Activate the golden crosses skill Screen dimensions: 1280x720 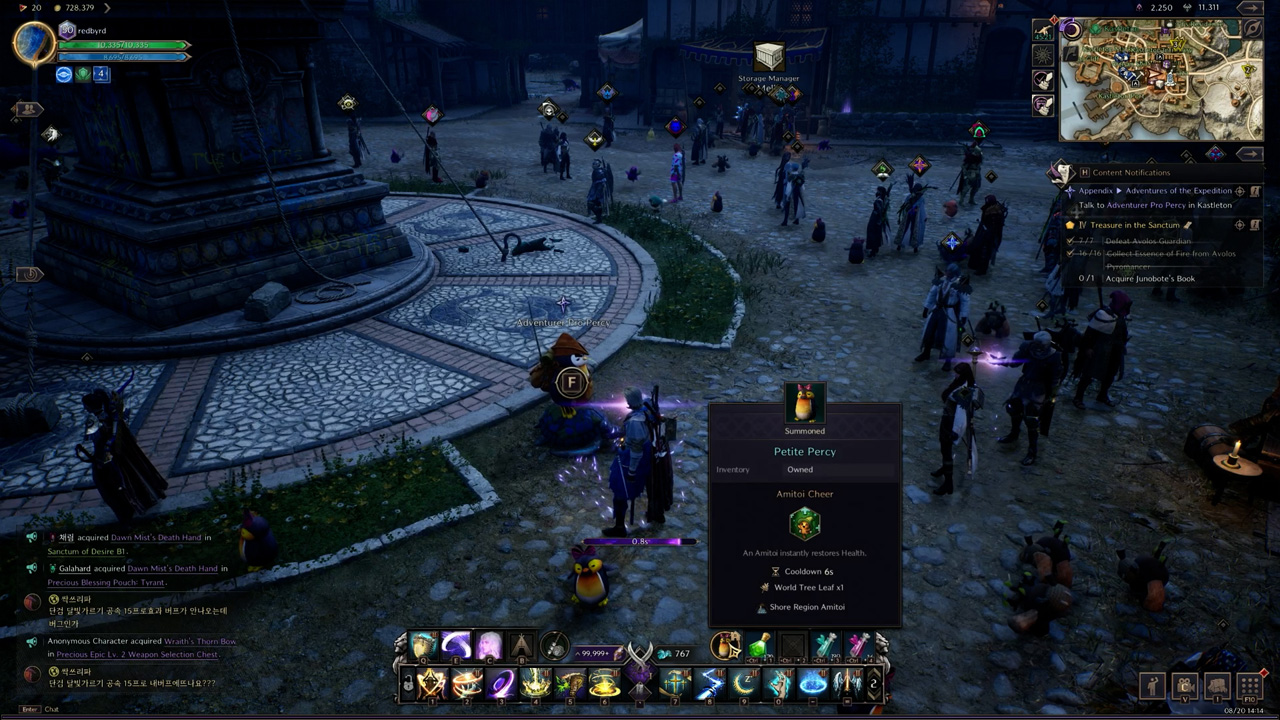coord(675,684)
